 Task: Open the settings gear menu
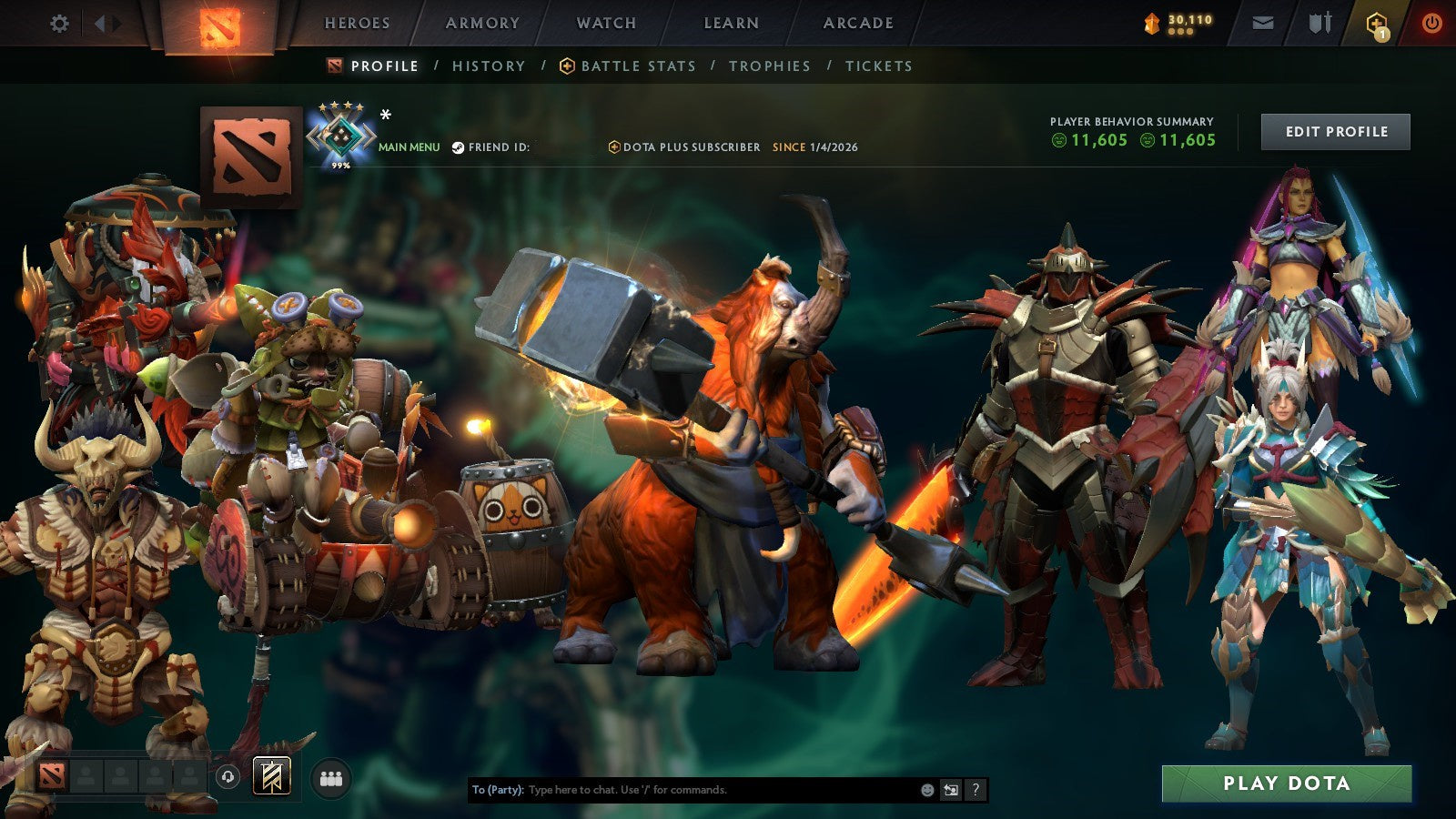tap(59, 23)
